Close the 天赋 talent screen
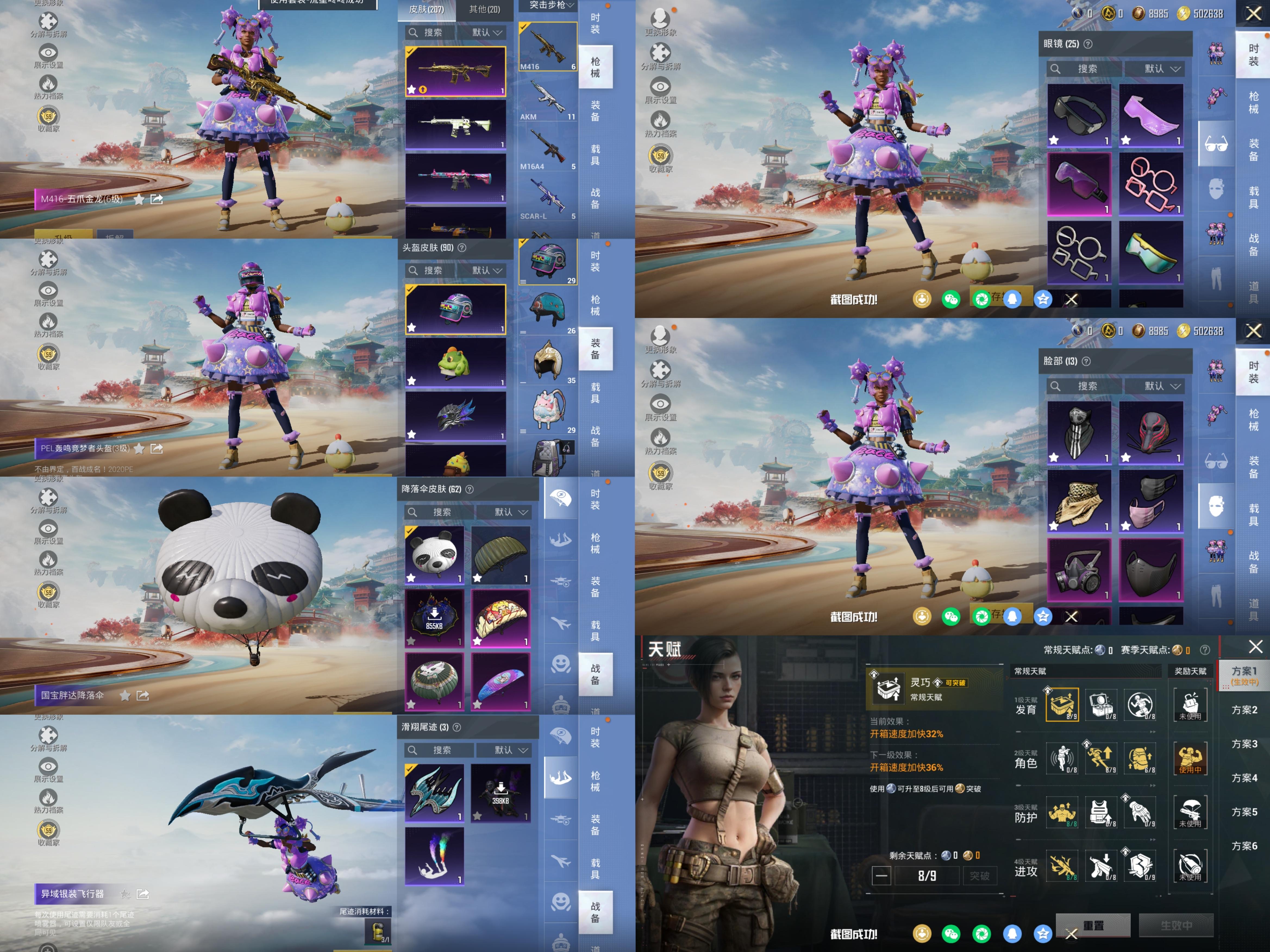 (1256, 647)
